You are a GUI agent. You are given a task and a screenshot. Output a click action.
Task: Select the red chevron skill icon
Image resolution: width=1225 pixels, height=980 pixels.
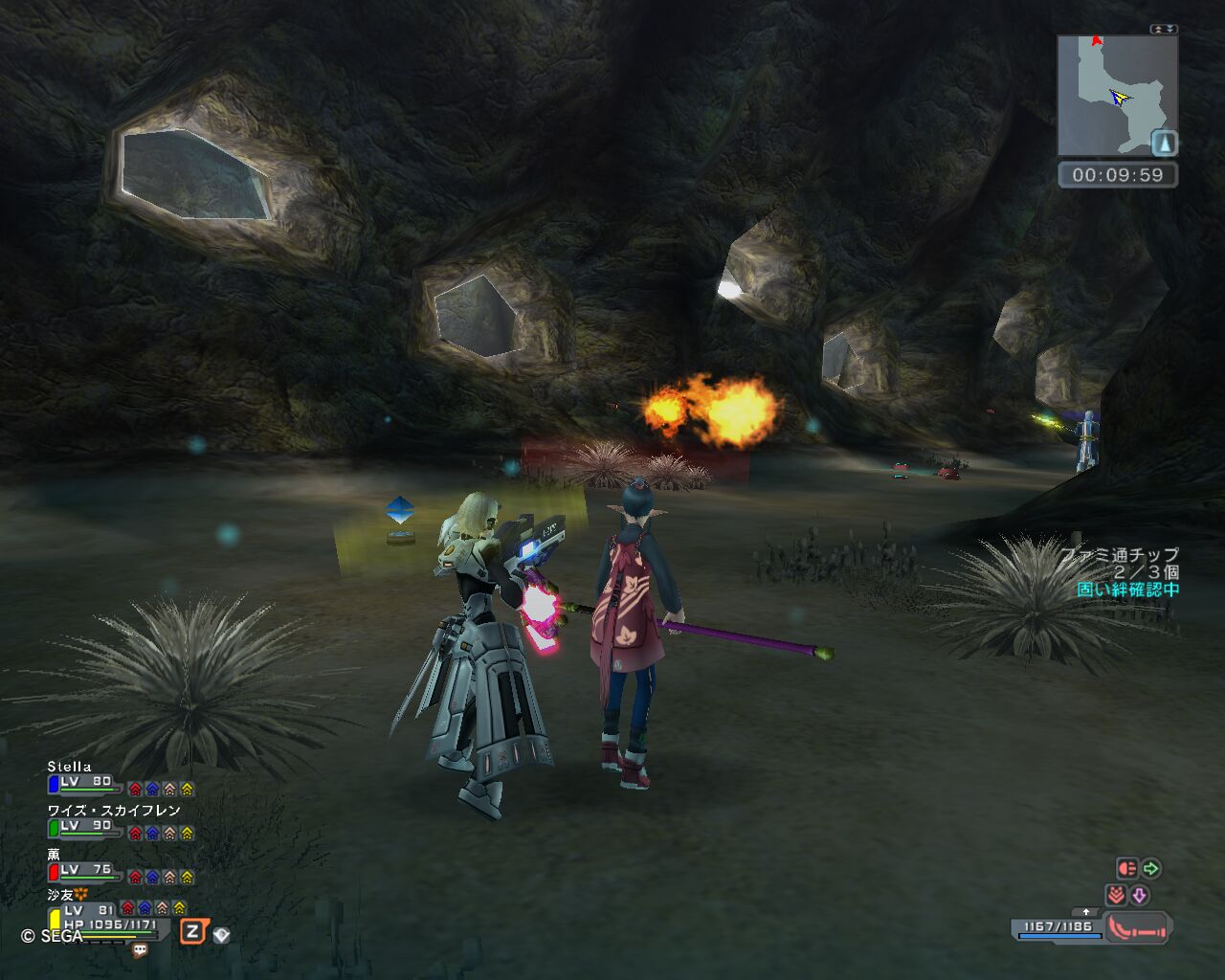coord(1116,896)
